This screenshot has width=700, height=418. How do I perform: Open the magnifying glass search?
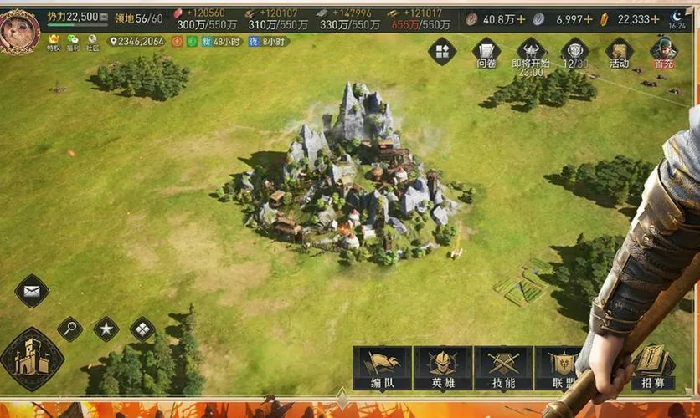(70, 328)
